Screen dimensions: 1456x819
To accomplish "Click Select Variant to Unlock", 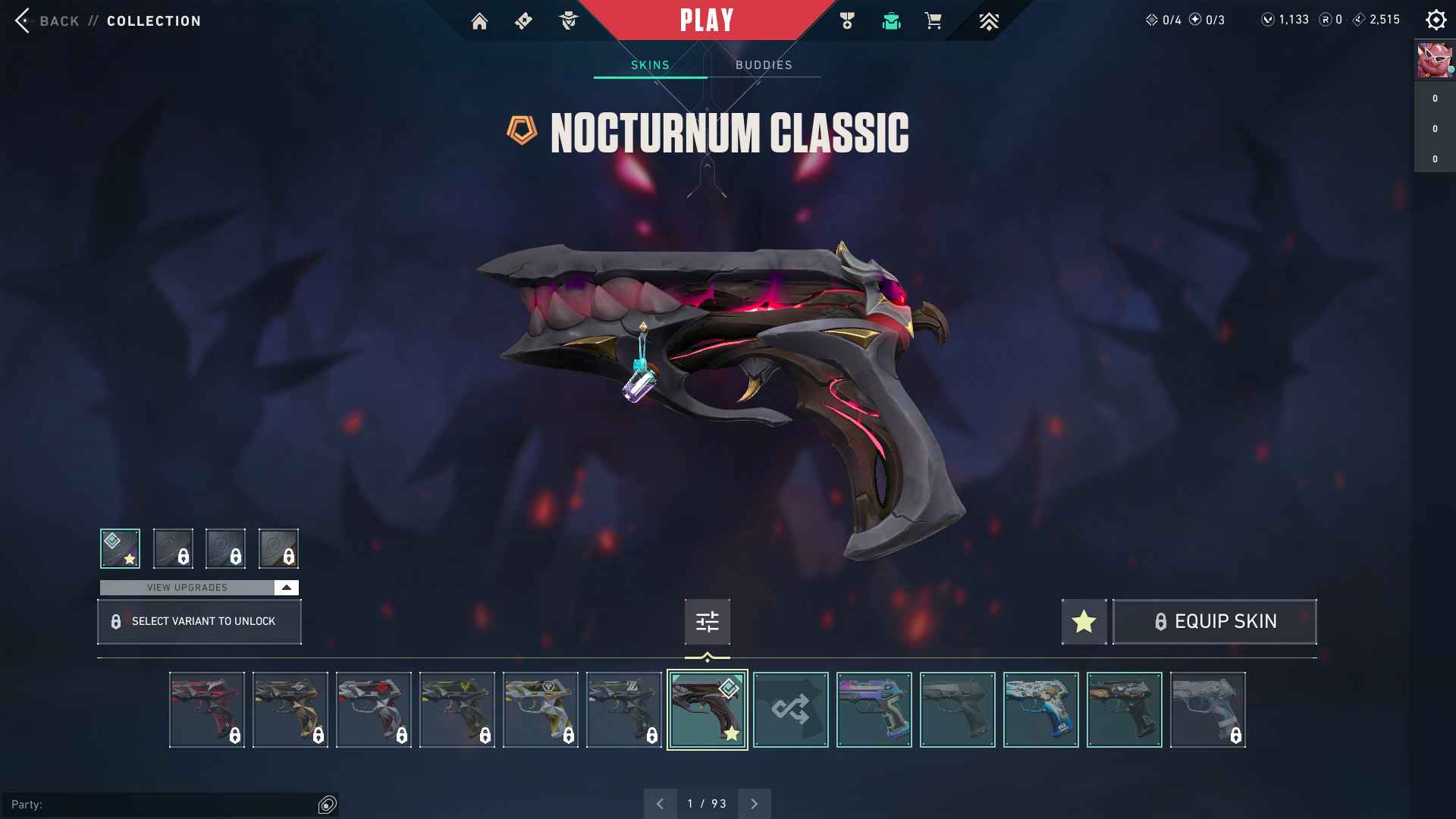I will [x=199, y=622].
